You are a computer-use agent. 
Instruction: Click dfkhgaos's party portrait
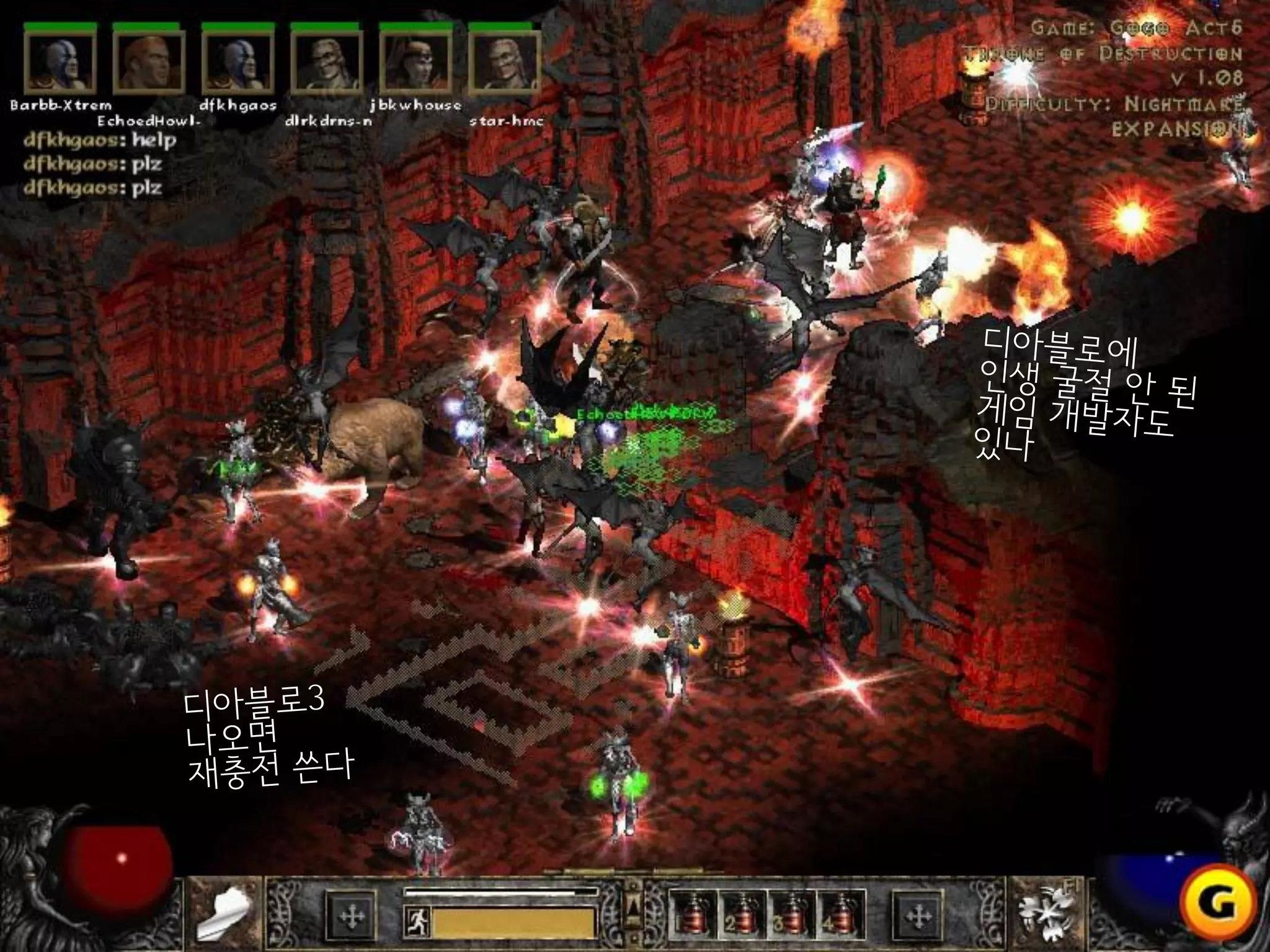(238, 62)
